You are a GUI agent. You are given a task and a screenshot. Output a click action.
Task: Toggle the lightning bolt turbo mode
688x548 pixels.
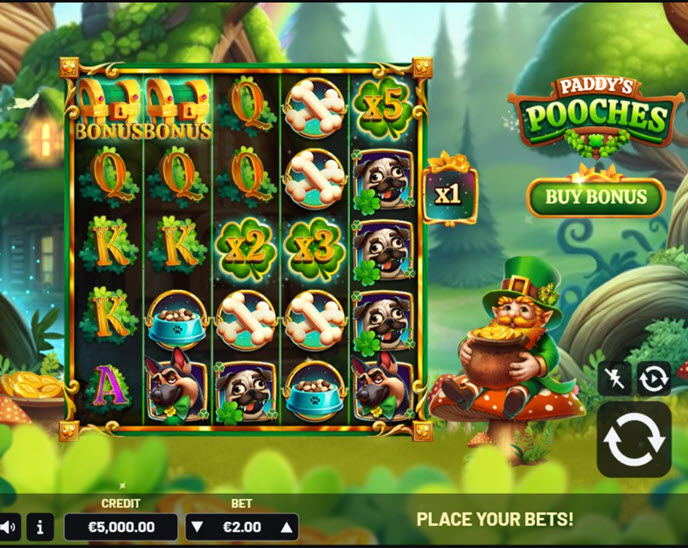point(614,378)
